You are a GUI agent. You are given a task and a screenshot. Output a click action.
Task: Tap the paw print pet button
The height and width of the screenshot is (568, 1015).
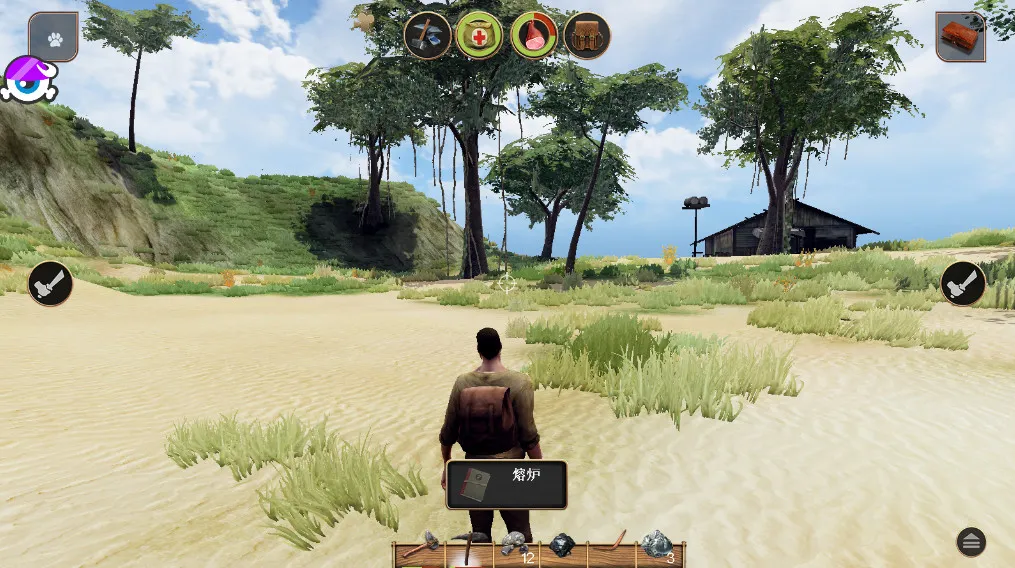[x=53, y=37]
